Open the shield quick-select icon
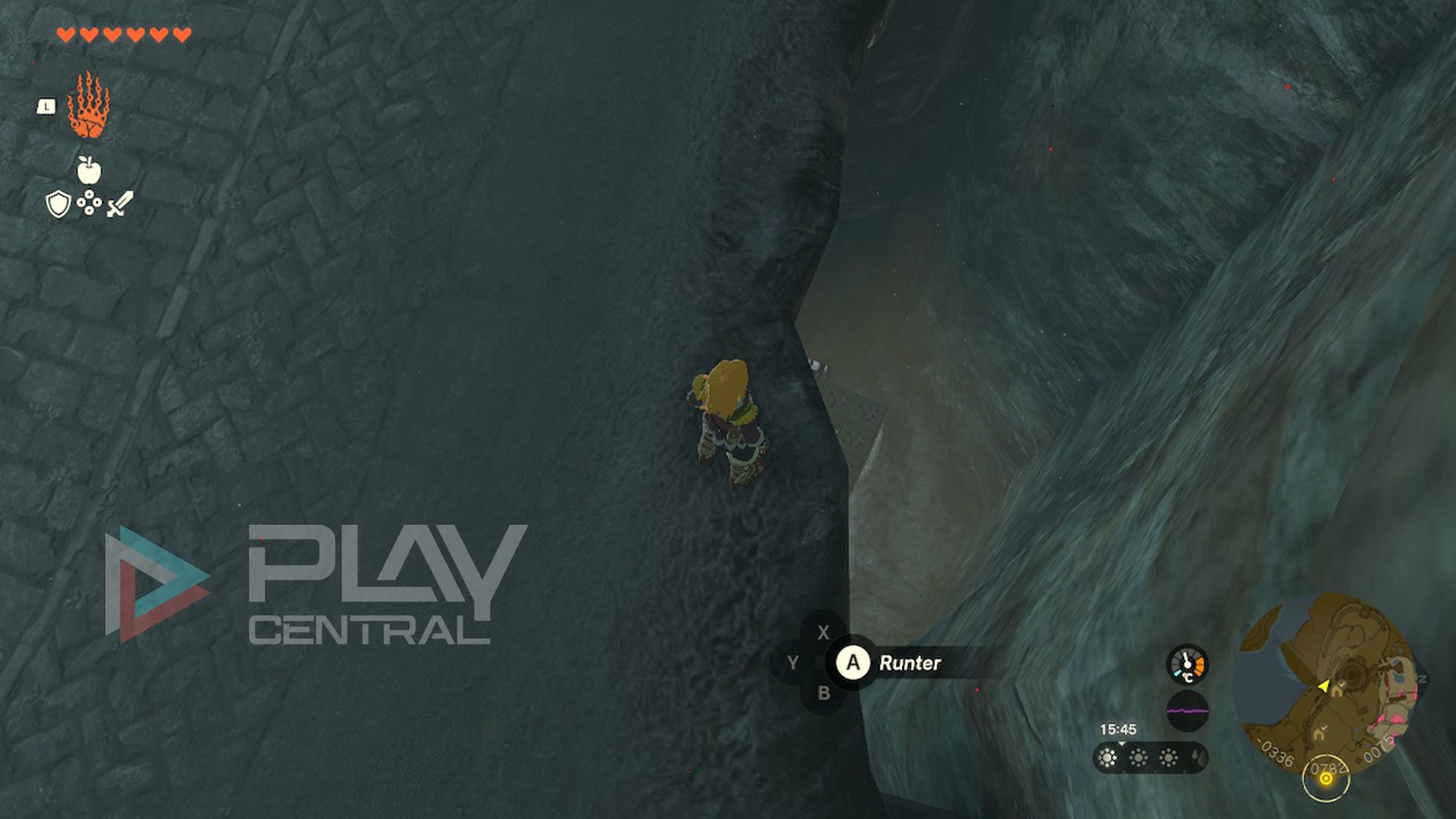1456x819 pixels. (x=58, y=204)
